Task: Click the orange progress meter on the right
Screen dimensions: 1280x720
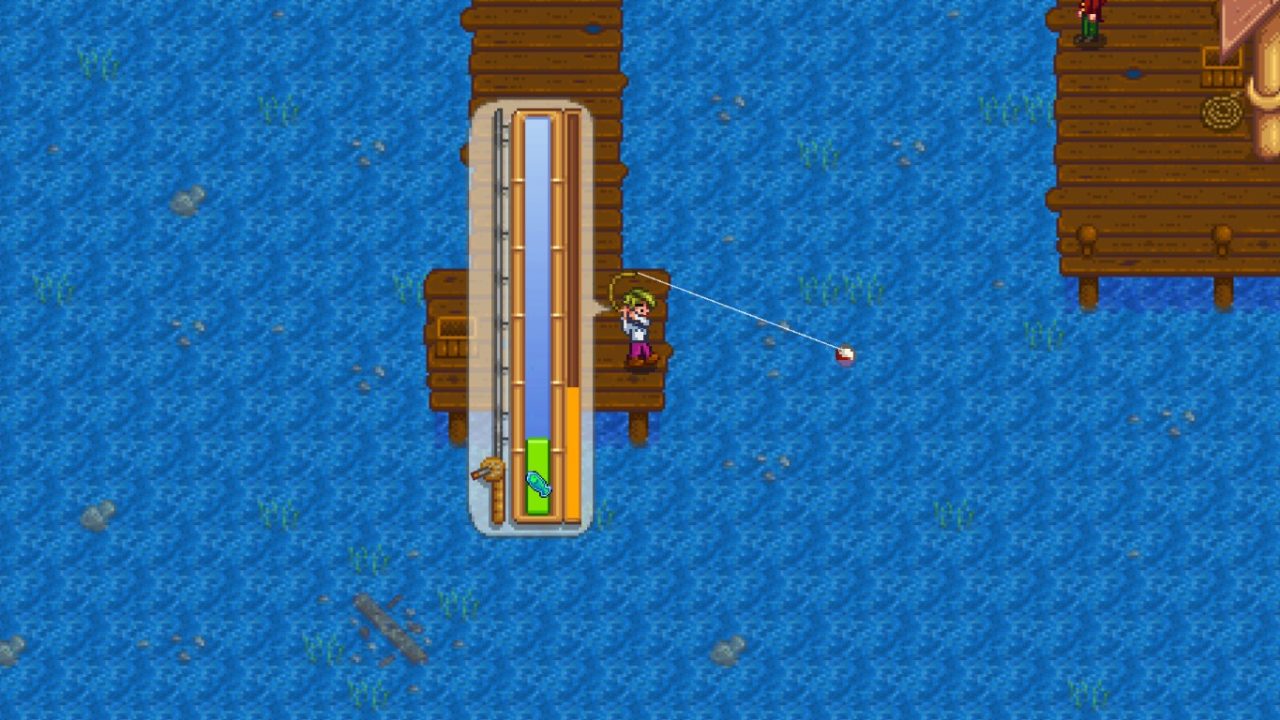Action: click(x=571, y=450)
